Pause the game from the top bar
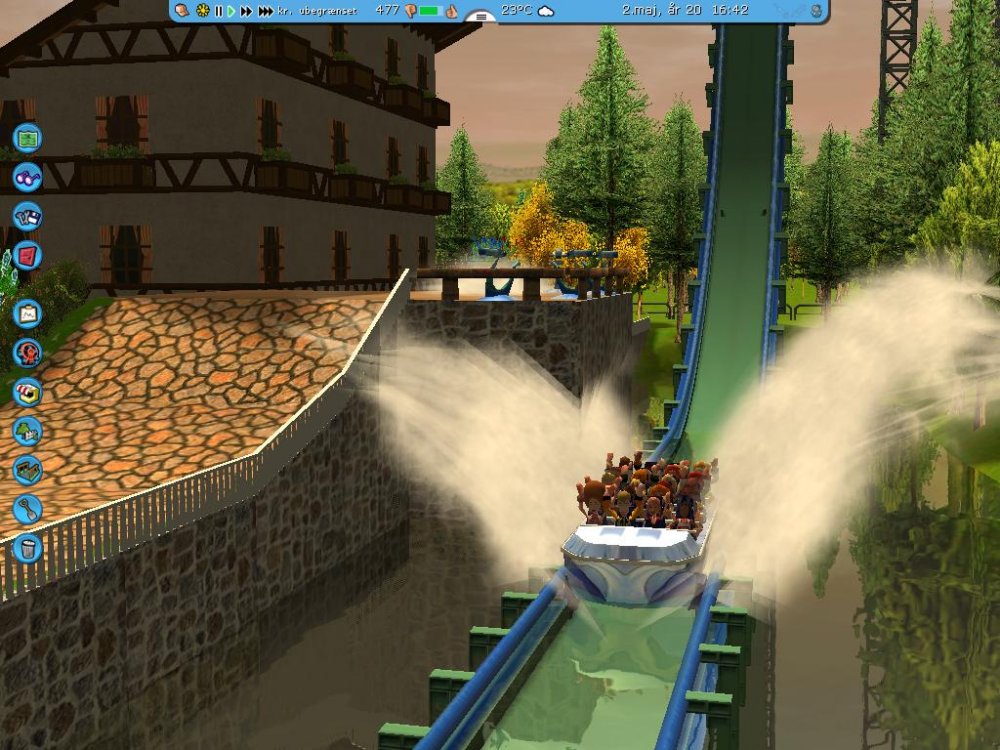Viewport: 1000px width, 750px height. click(x=218, y=11)
